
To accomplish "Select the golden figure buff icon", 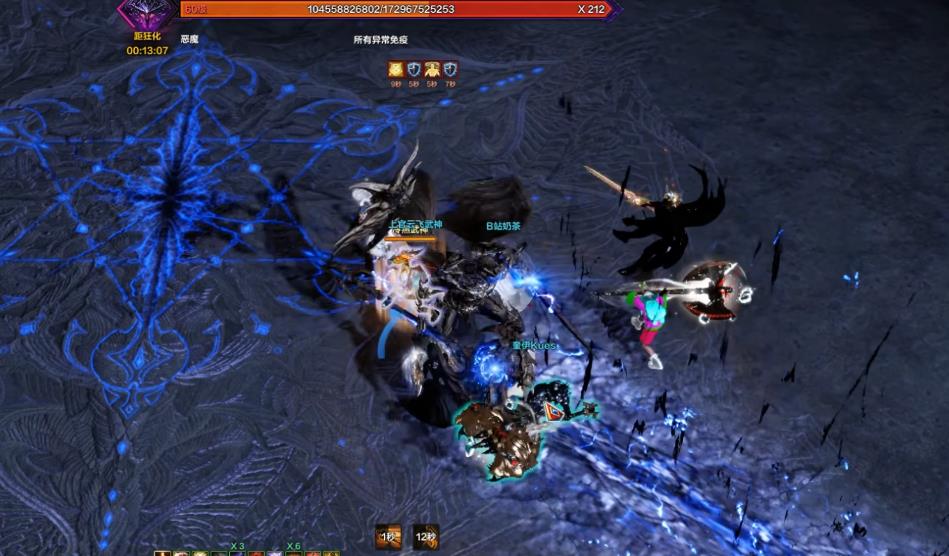I will click(432, 69).
